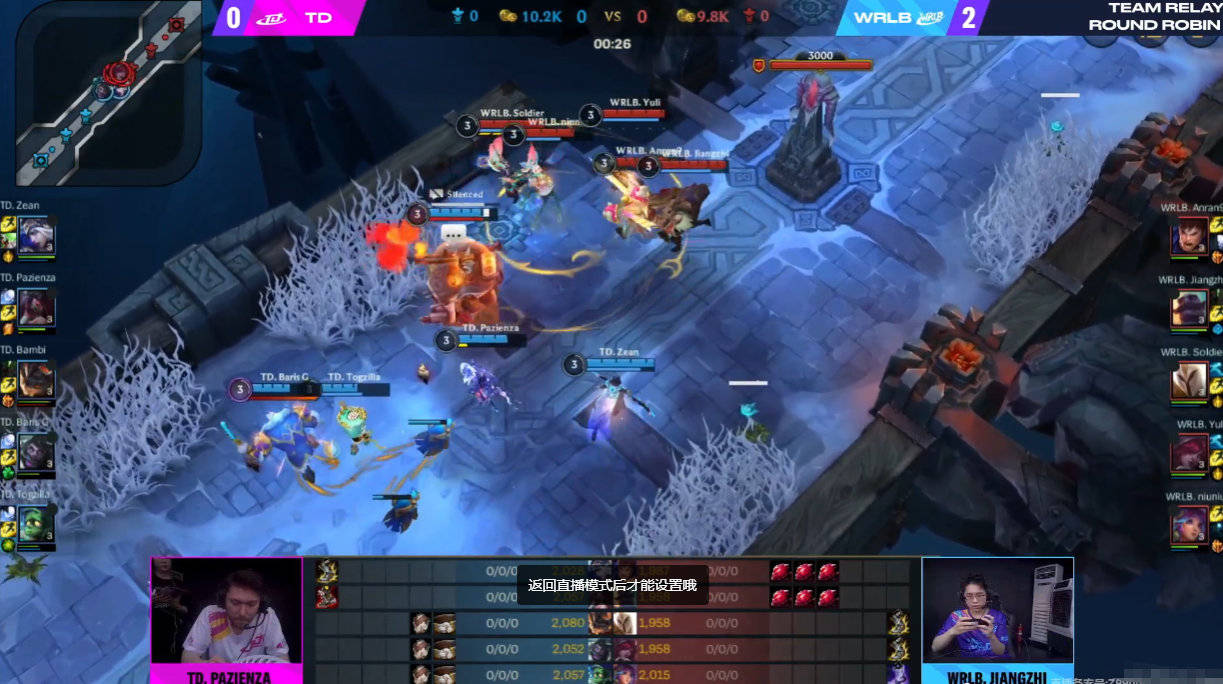
Task: Select WRLB. niuniu's champion portrait
Action: [x=1190, y=524]
